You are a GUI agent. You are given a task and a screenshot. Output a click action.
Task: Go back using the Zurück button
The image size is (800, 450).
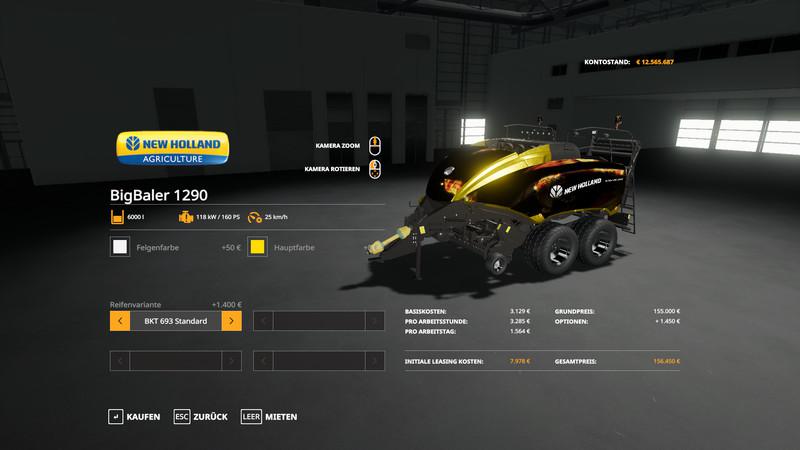click(200, 416)
